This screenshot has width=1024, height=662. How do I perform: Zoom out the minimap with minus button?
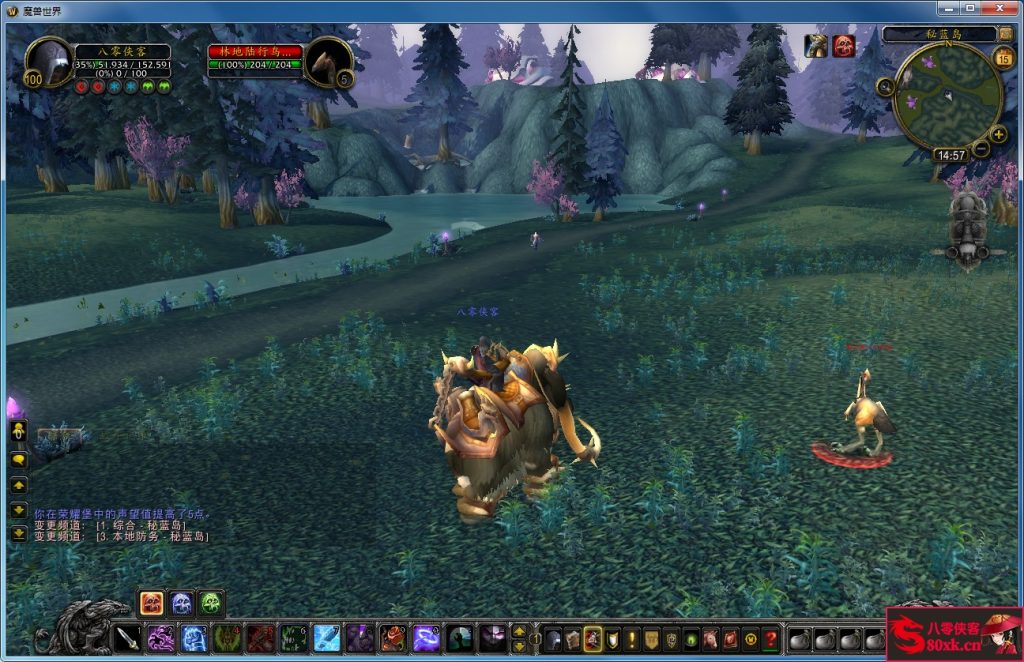[x=982, y=150]
